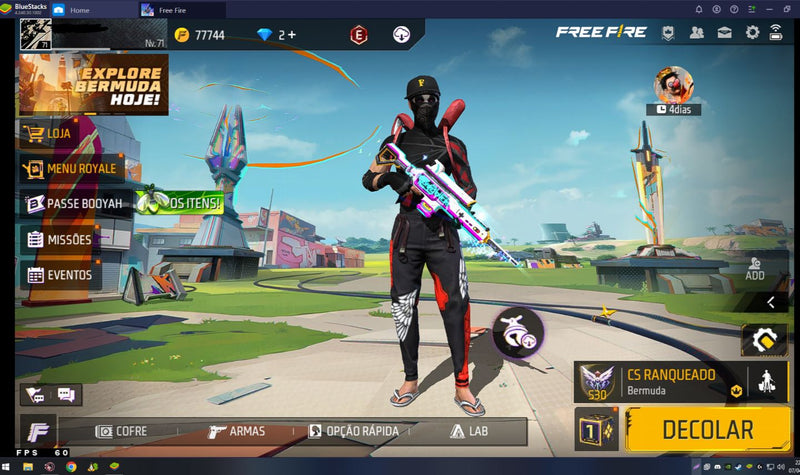Screen dimensions: 800x475
Task: Open the MISSÕES menu
Action: 60,240
